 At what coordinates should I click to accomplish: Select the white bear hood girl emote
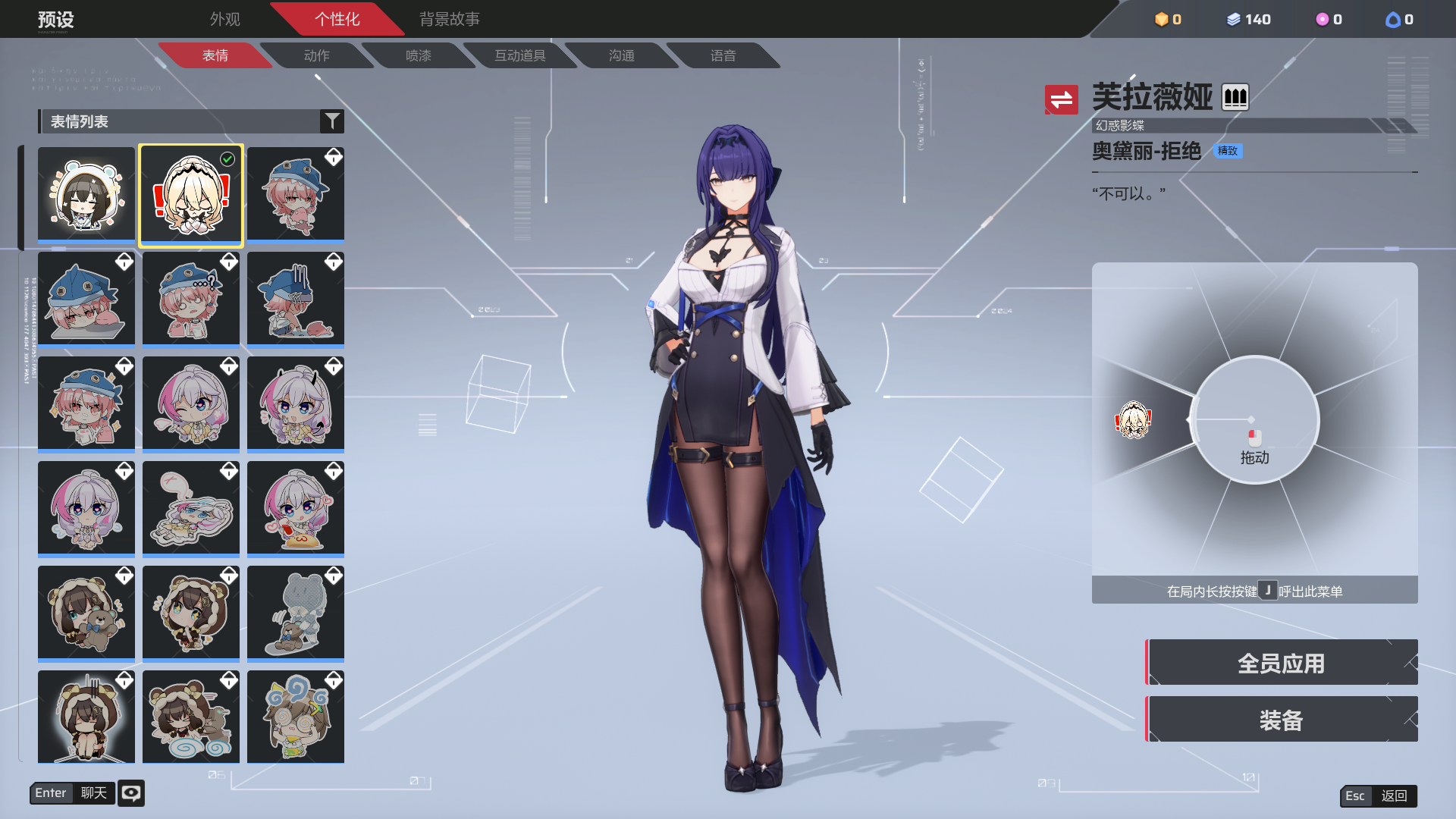coord(86,194)
